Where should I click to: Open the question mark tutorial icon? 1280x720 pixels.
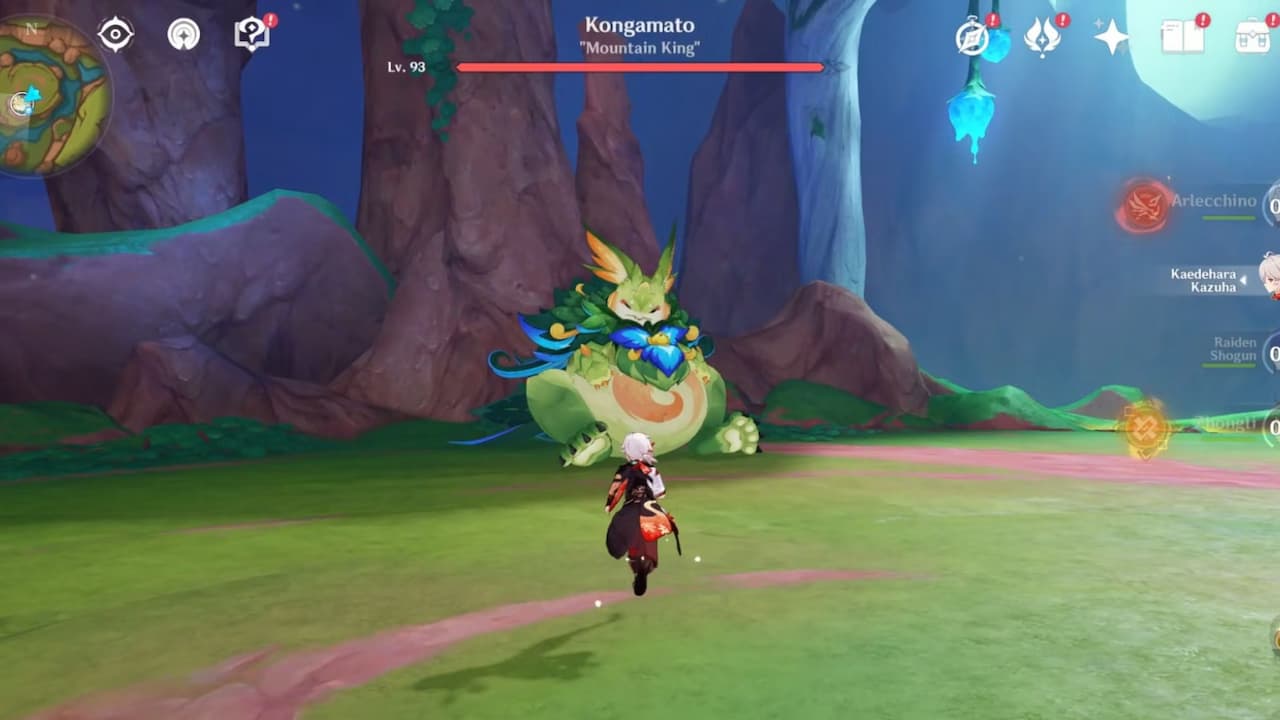click(x=251, y=35)
